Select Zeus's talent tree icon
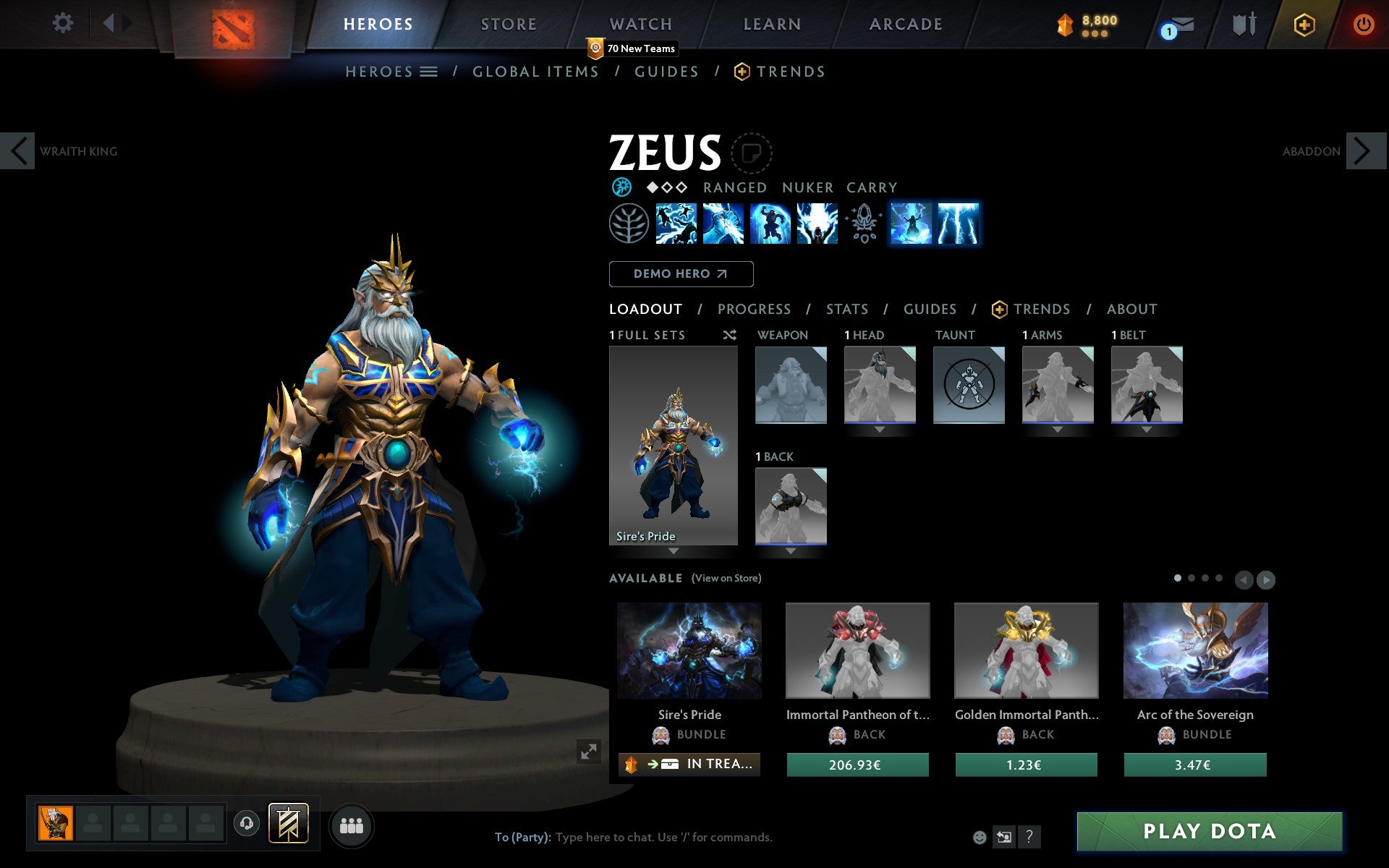Image resolution: width=1389 pixels, height=868 pixels. point(629,224)
